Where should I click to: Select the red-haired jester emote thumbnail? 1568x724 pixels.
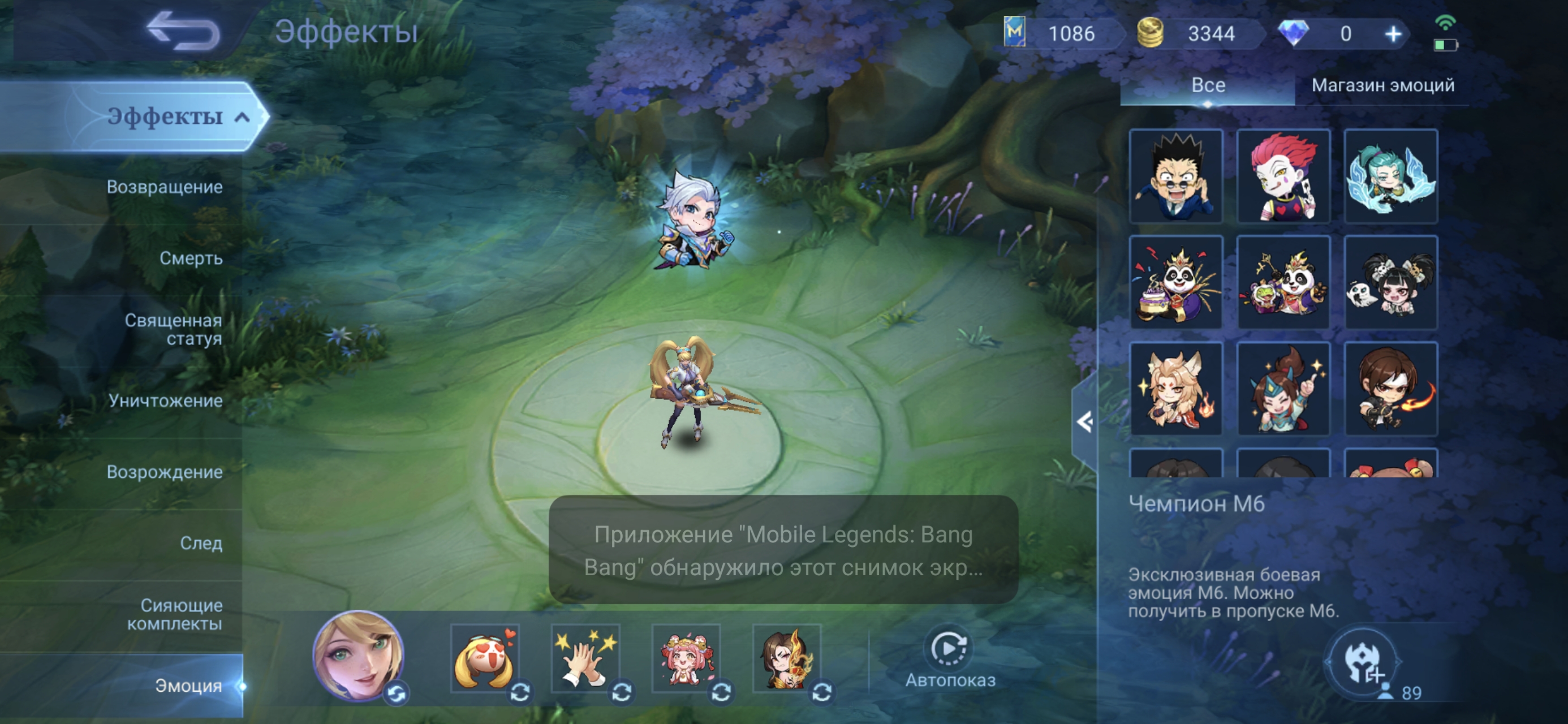1283,176
